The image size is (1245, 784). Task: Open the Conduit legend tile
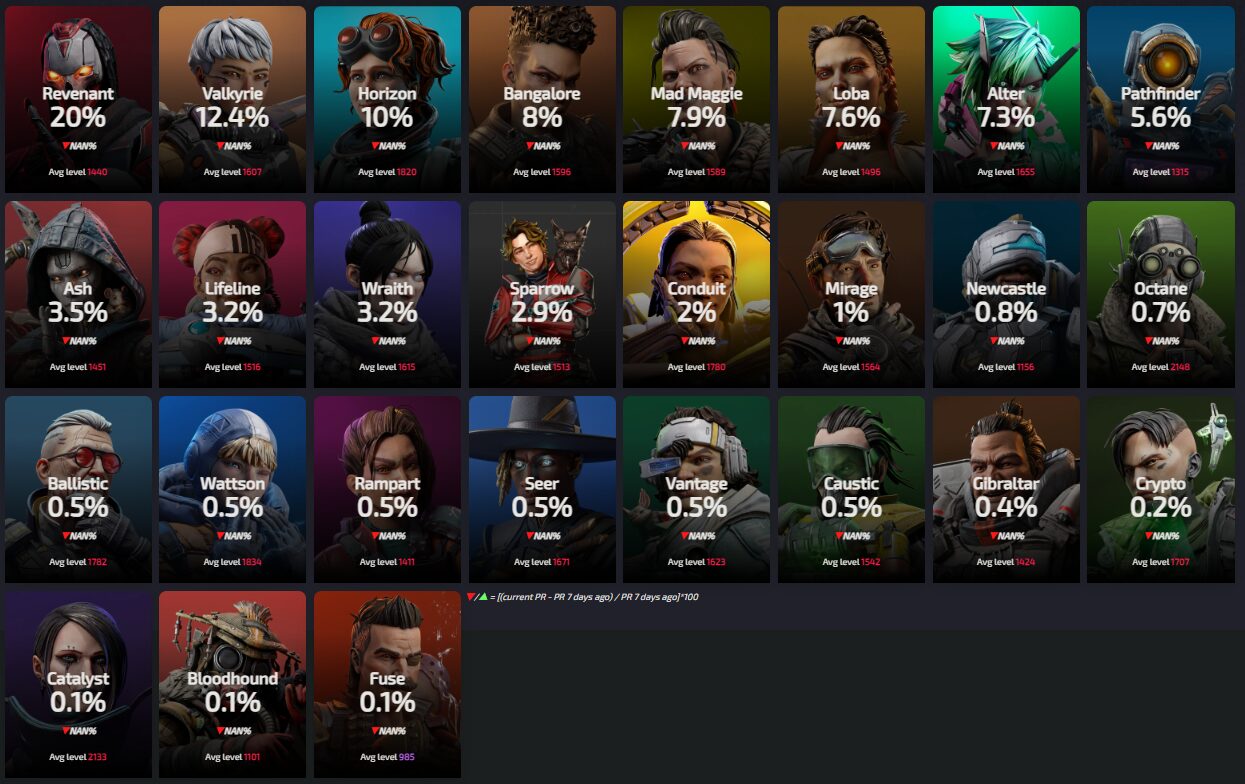[x=696, y=295]
